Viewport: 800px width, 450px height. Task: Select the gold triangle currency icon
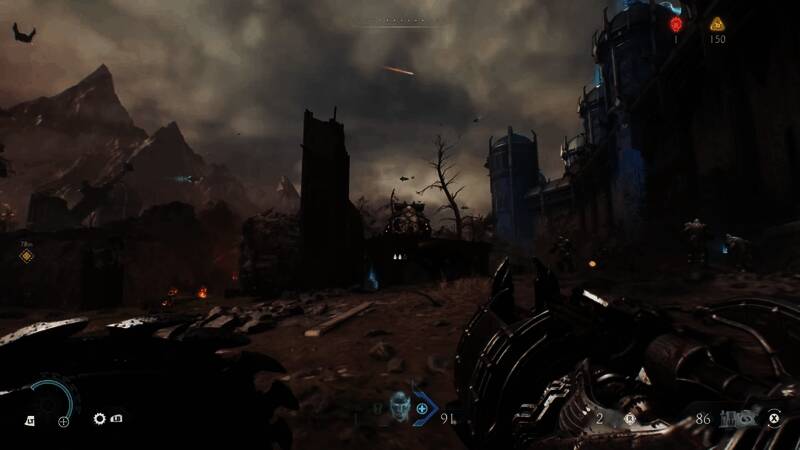point(716,24)
